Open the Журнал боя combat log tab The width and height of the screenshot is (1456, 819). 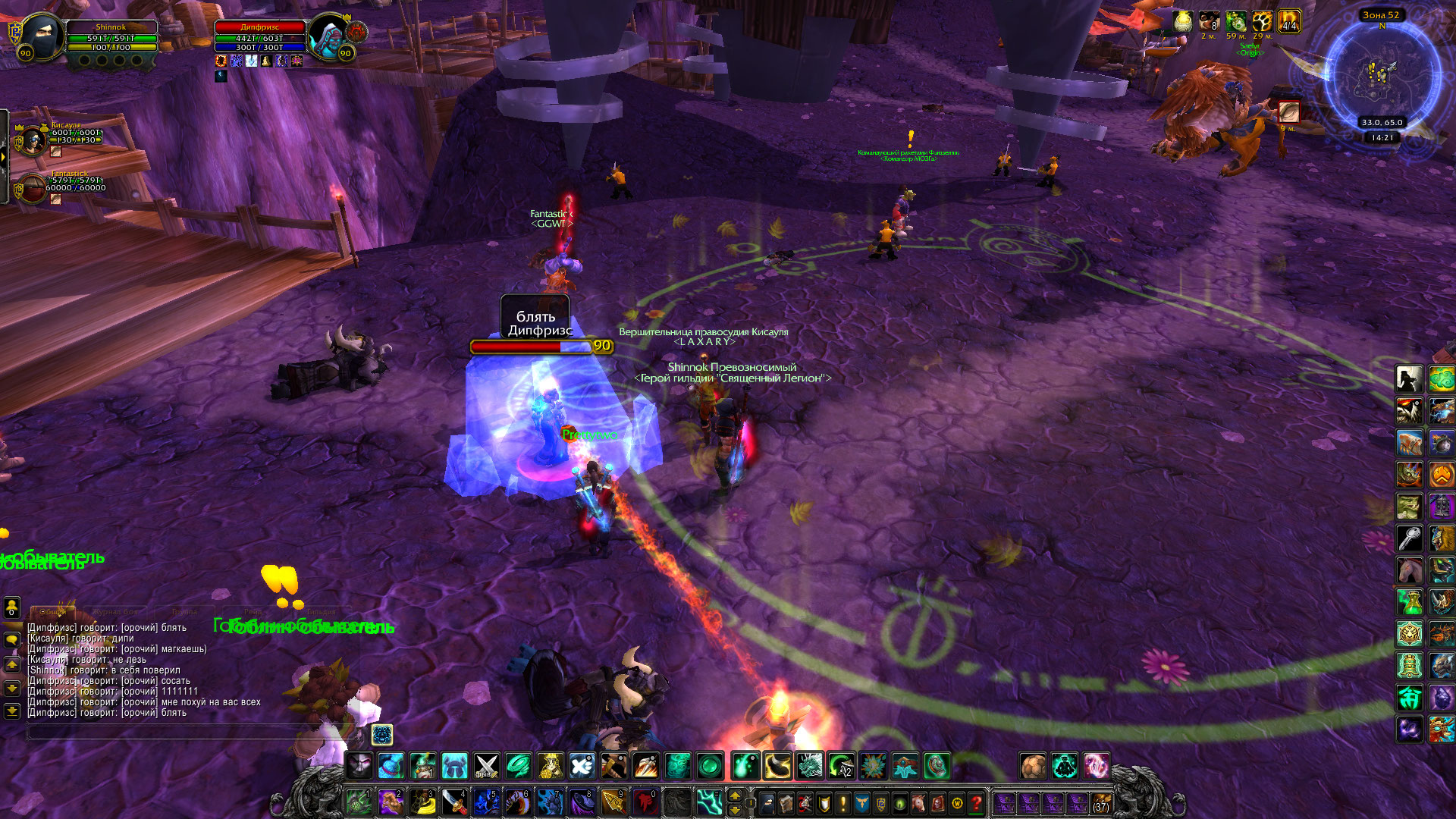click(116, 611)
